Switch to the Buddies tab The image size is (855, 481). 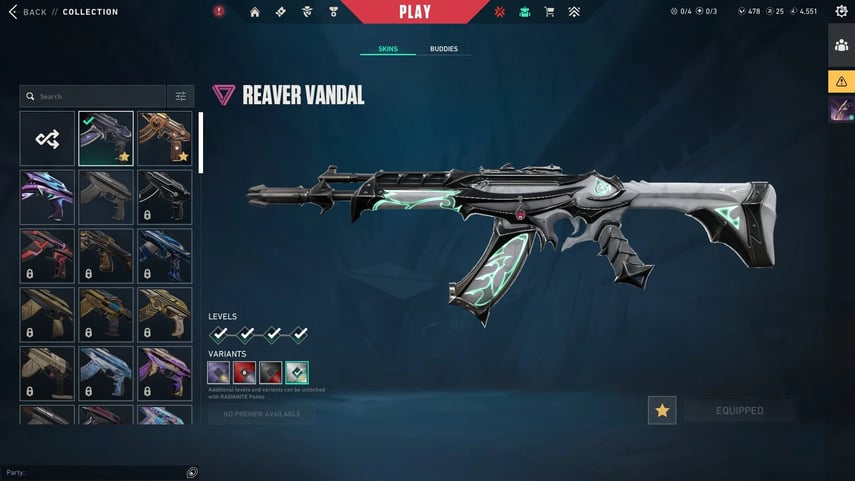click(444, 49)
